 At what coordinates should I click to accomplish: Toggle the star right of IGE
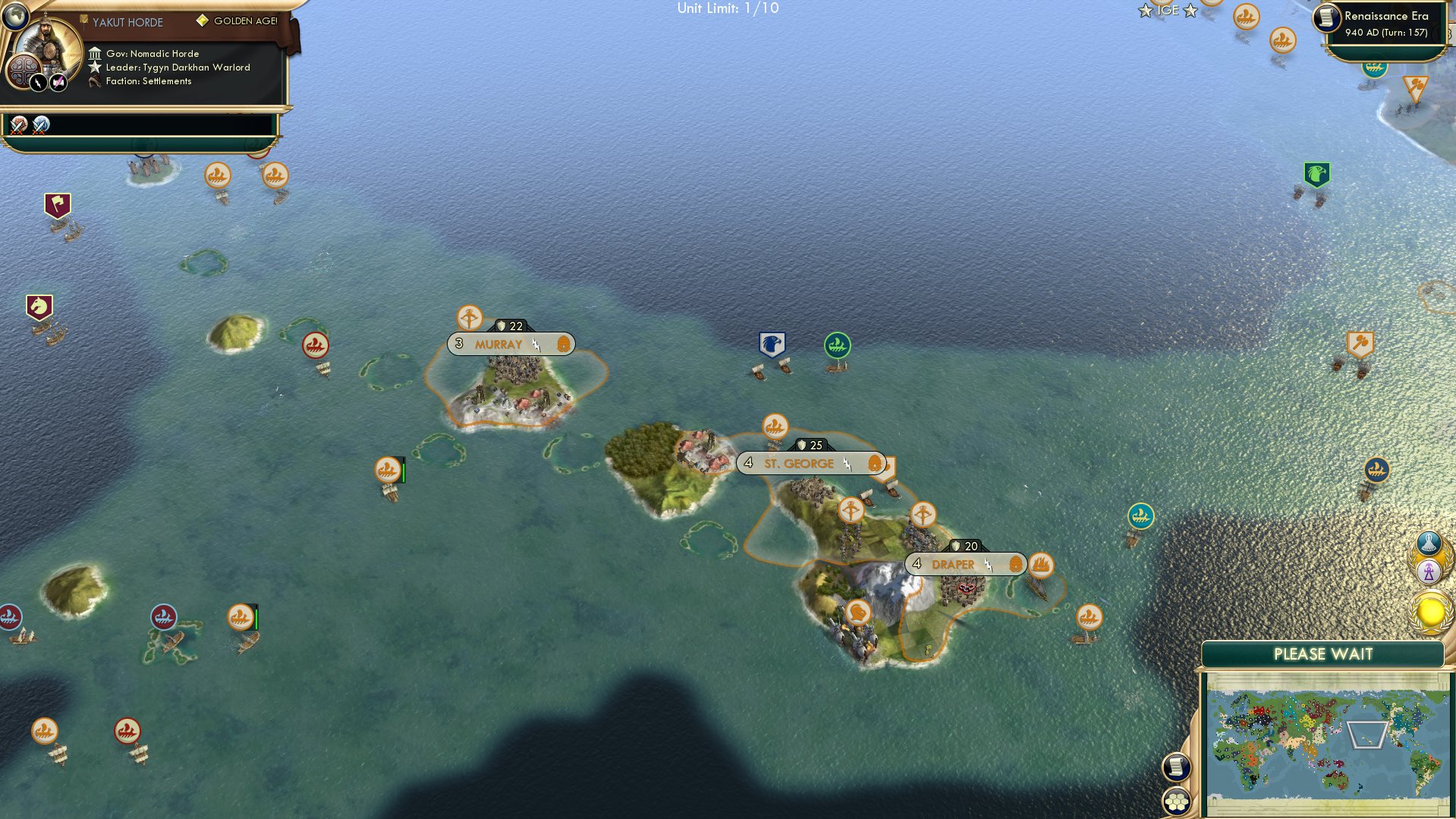coord(1189,11)
